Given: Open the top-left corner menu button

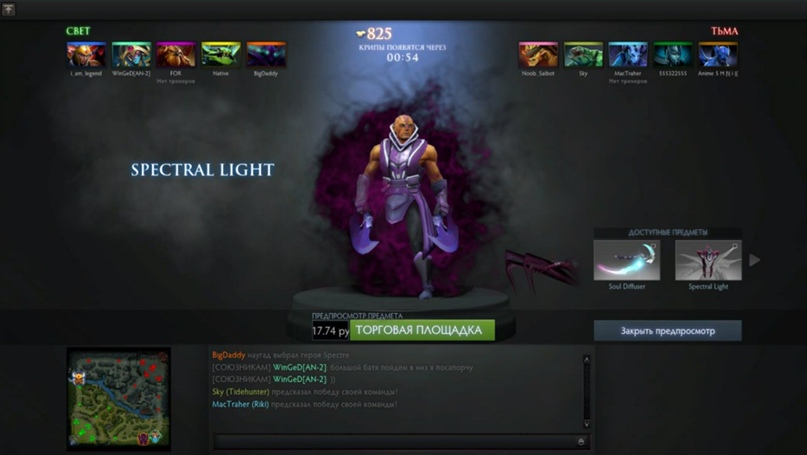Looking at the screenshot, I should pos(8,9).
